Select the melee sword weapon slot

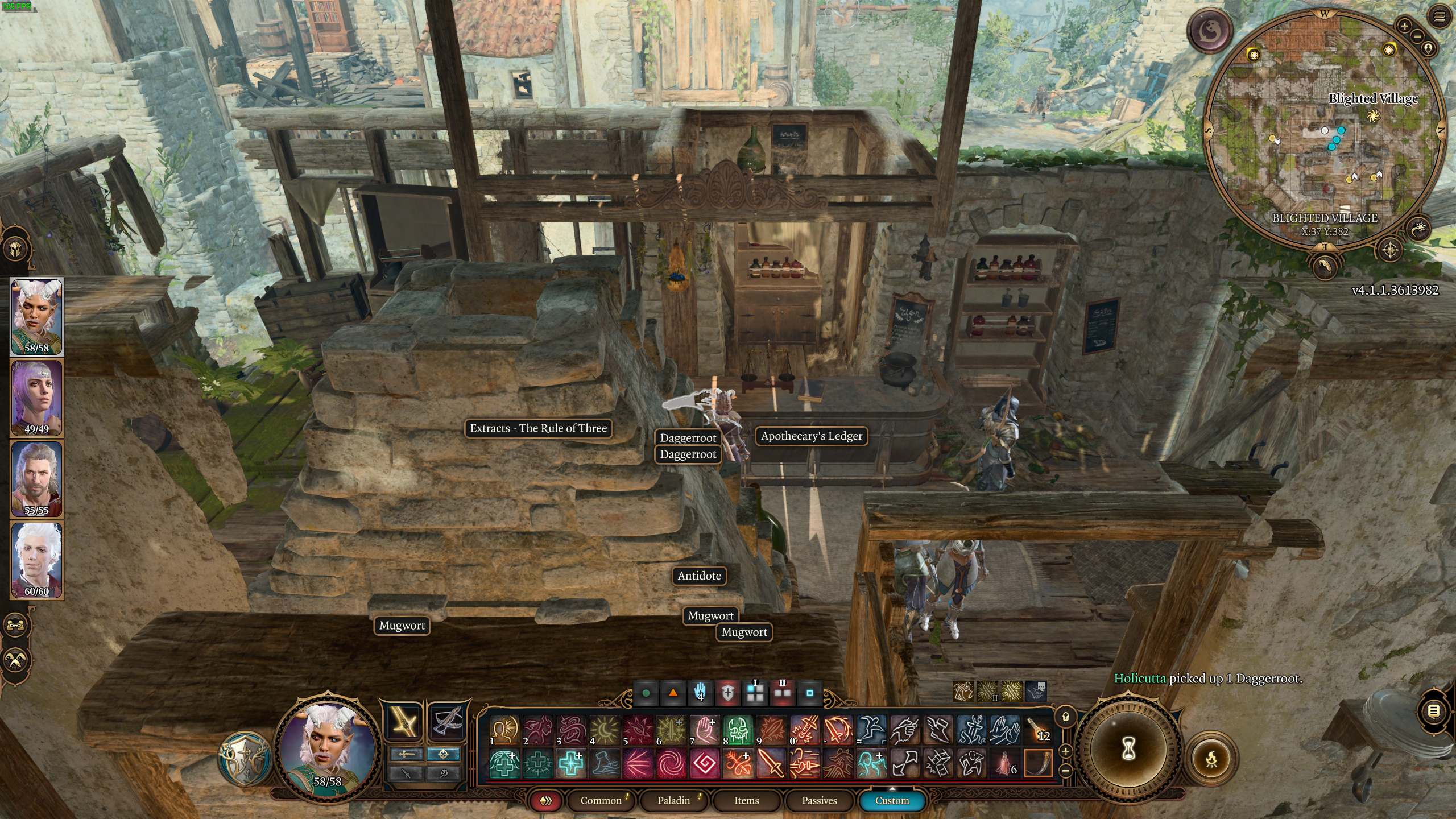click(403, 722)
